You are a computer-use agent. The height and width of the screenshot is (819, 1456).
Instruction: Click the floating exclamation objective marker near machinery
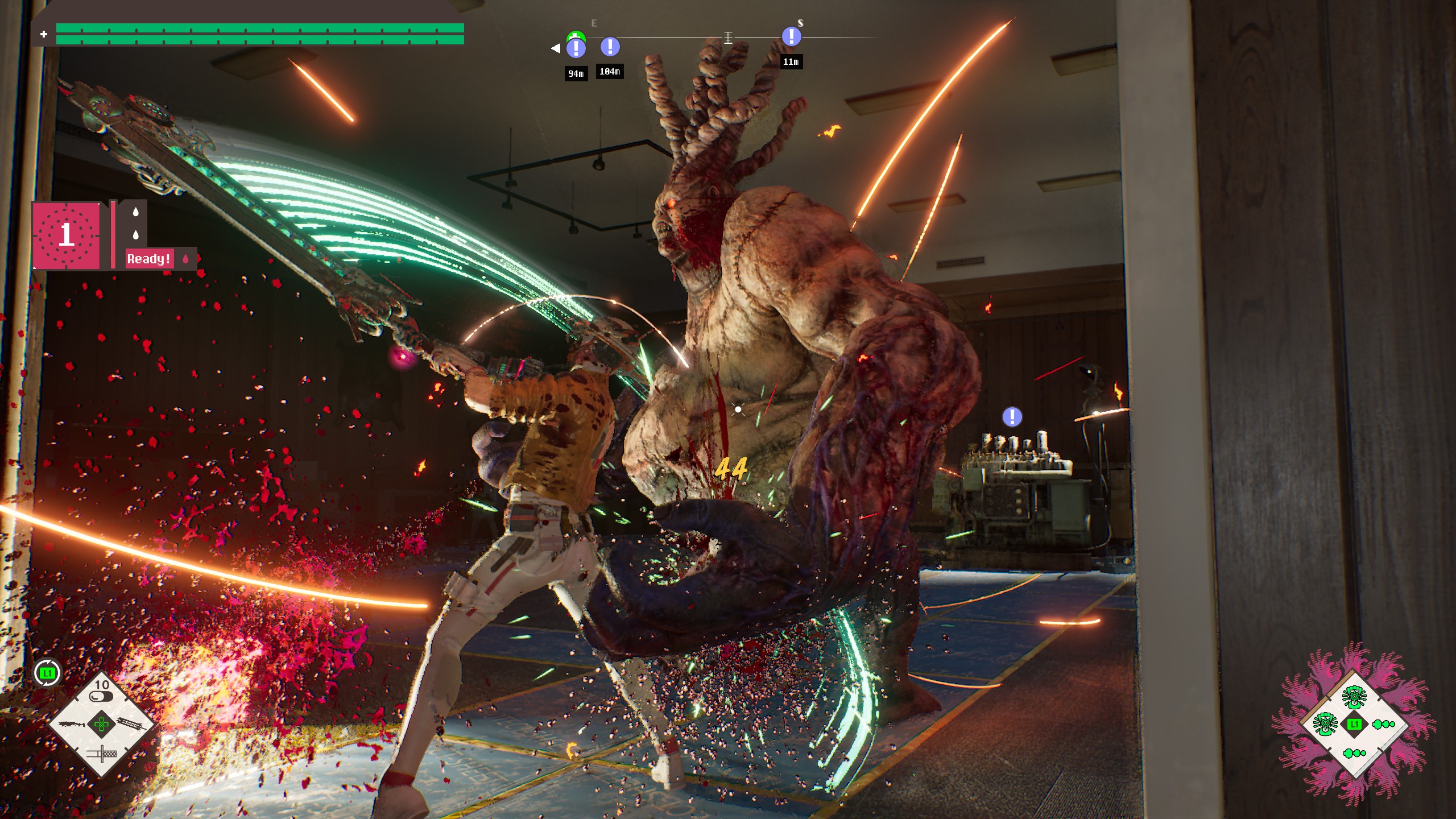coord(1012,417)
